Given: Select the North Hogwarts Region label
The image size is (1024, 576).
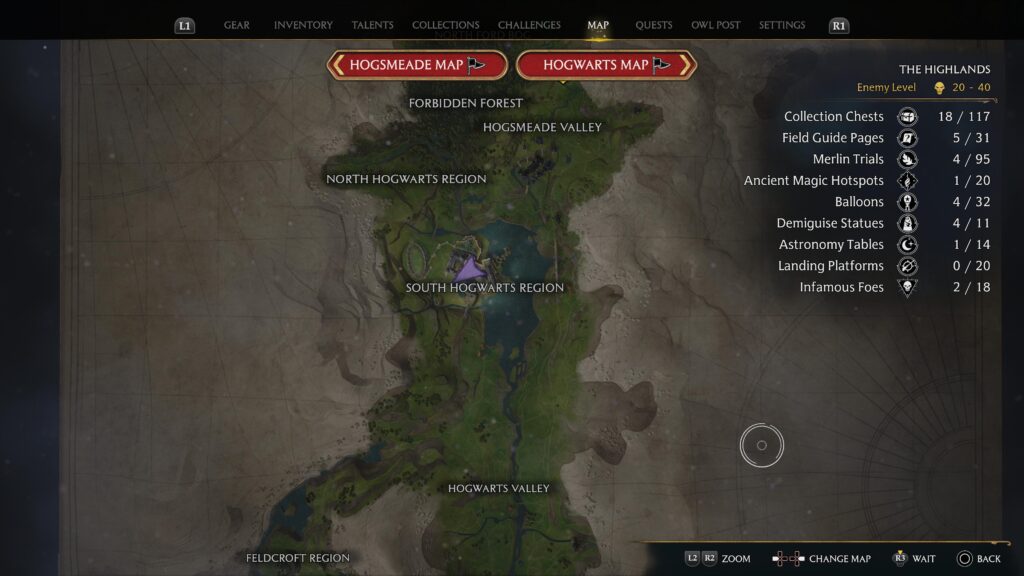Looking at the screenshot, I should point(406,179).
